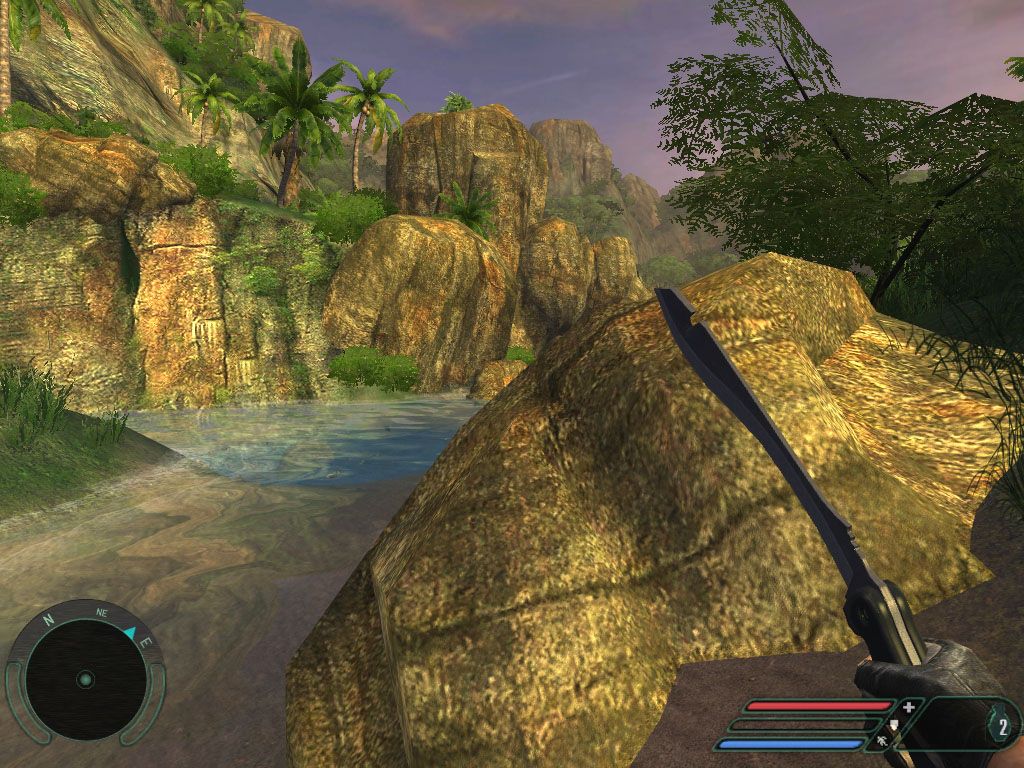Click the running man stamina icon
1024x768 pixels.
click(882, 742)
